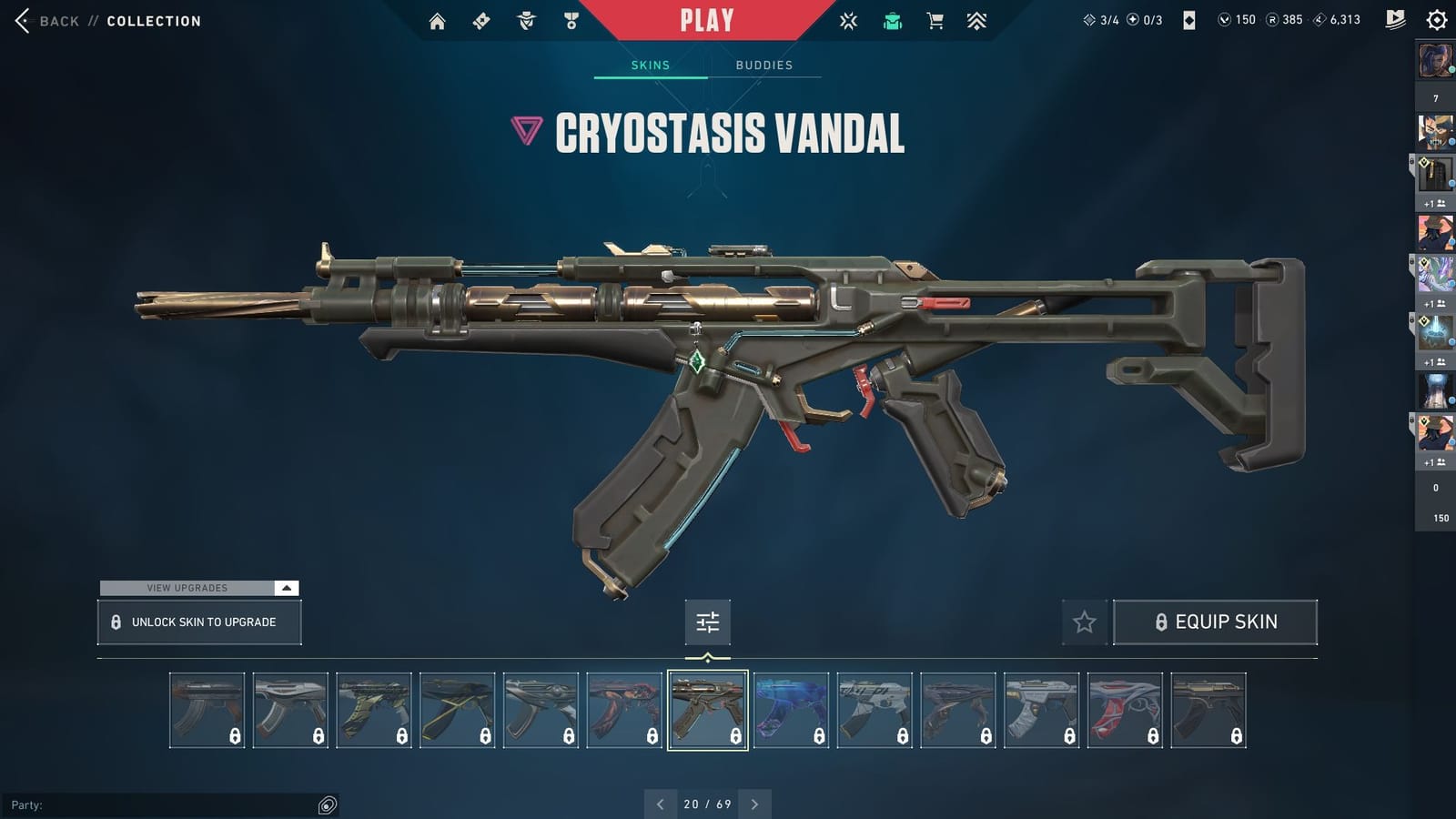Image resolution: width=1456 pixels, height=819 pixels.
Task: Select the SKINS tab
Action: (x=650, y=65)
